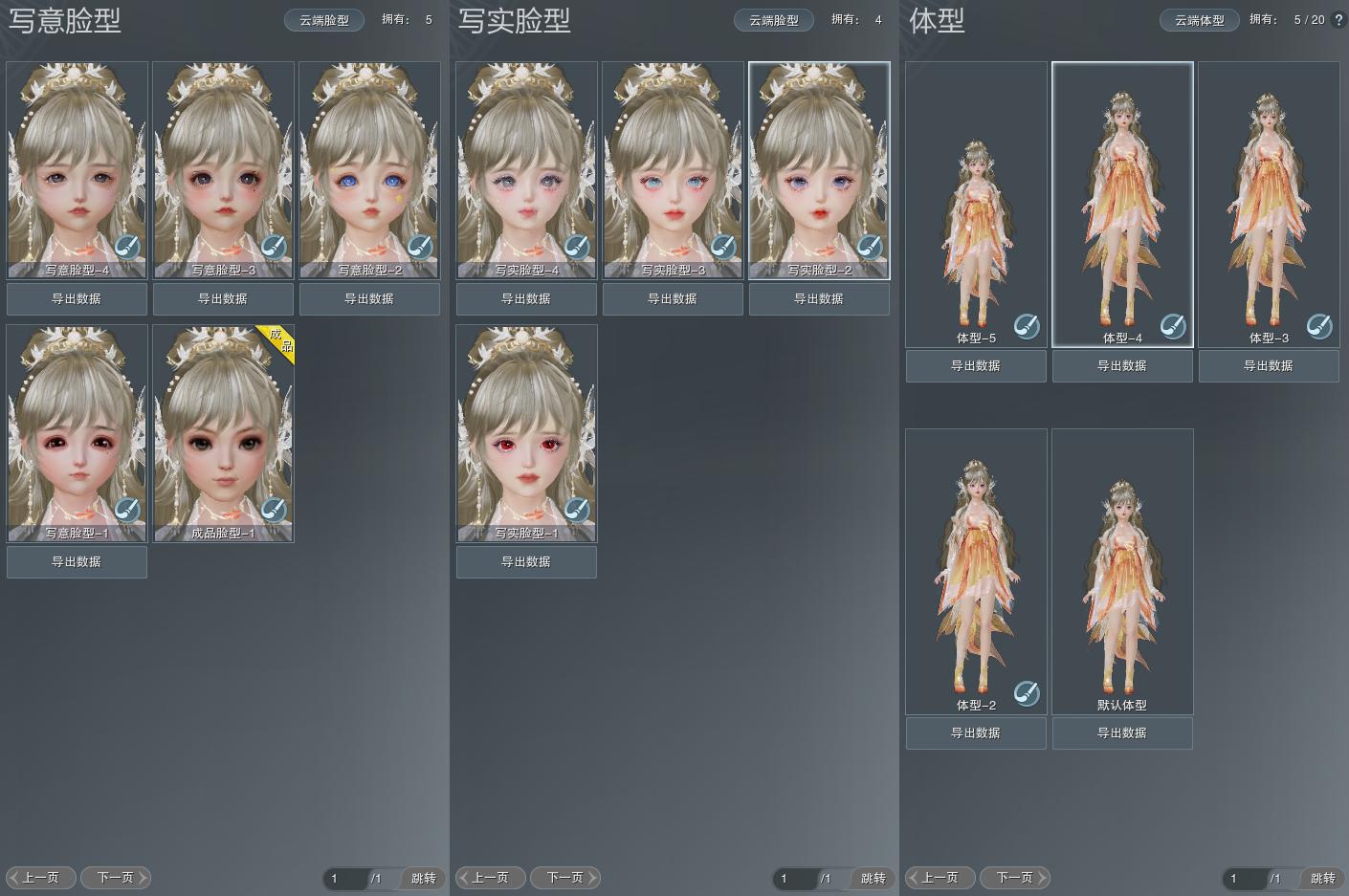Screen dimensions: 1349x896
Task: Select the 写实脸型-1 red-eyed face preset
Action: 526,426
